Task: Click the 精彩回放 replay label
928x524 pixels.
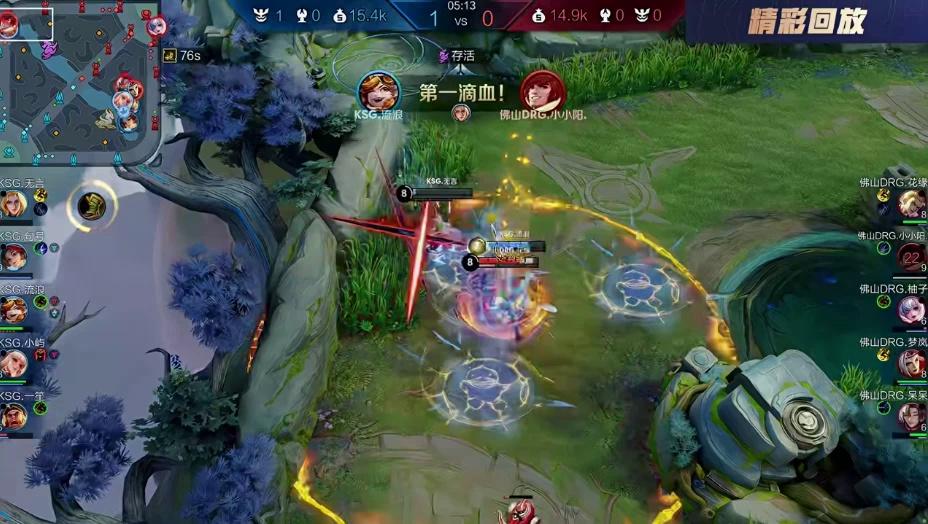Action: click(806, 21)
